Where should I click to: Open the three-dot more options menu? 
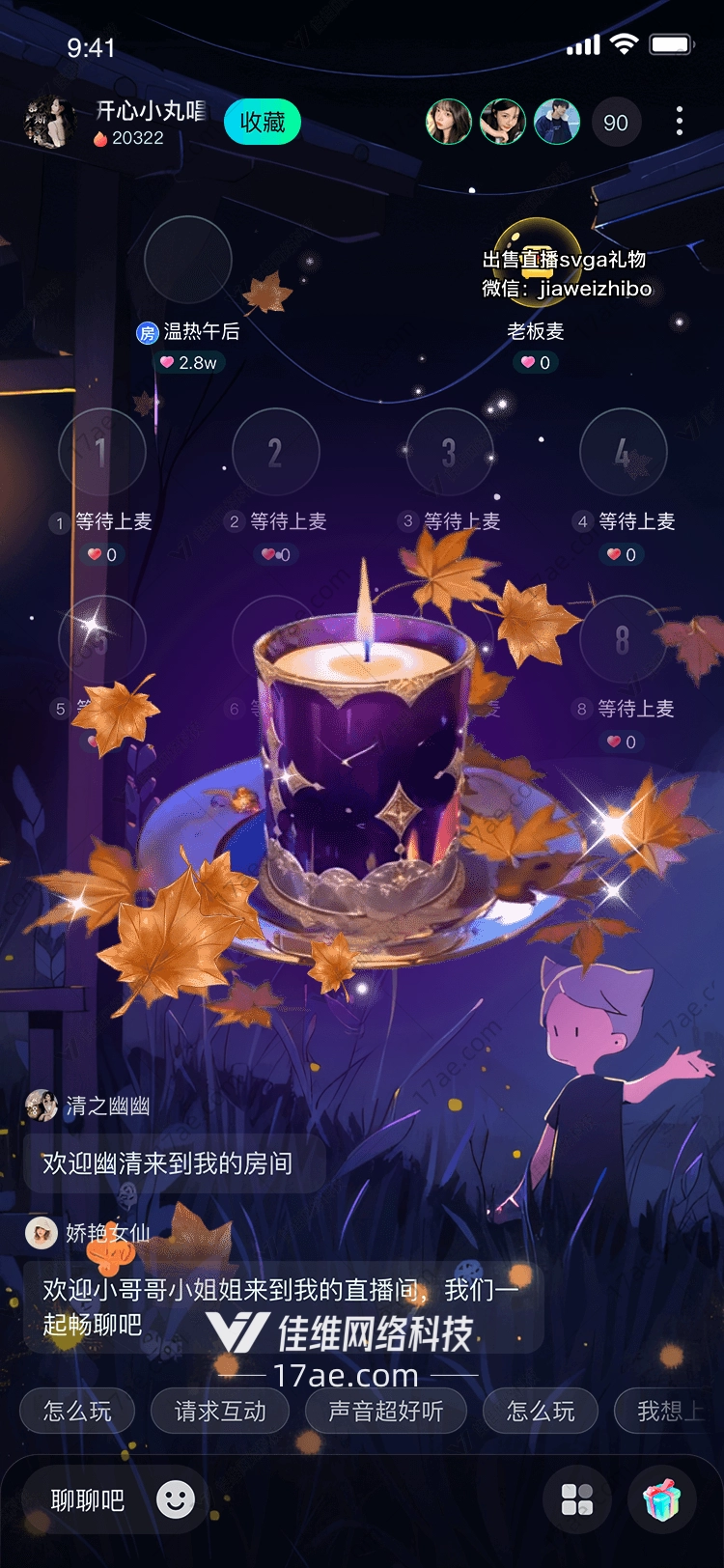click(x=680, y=122)
